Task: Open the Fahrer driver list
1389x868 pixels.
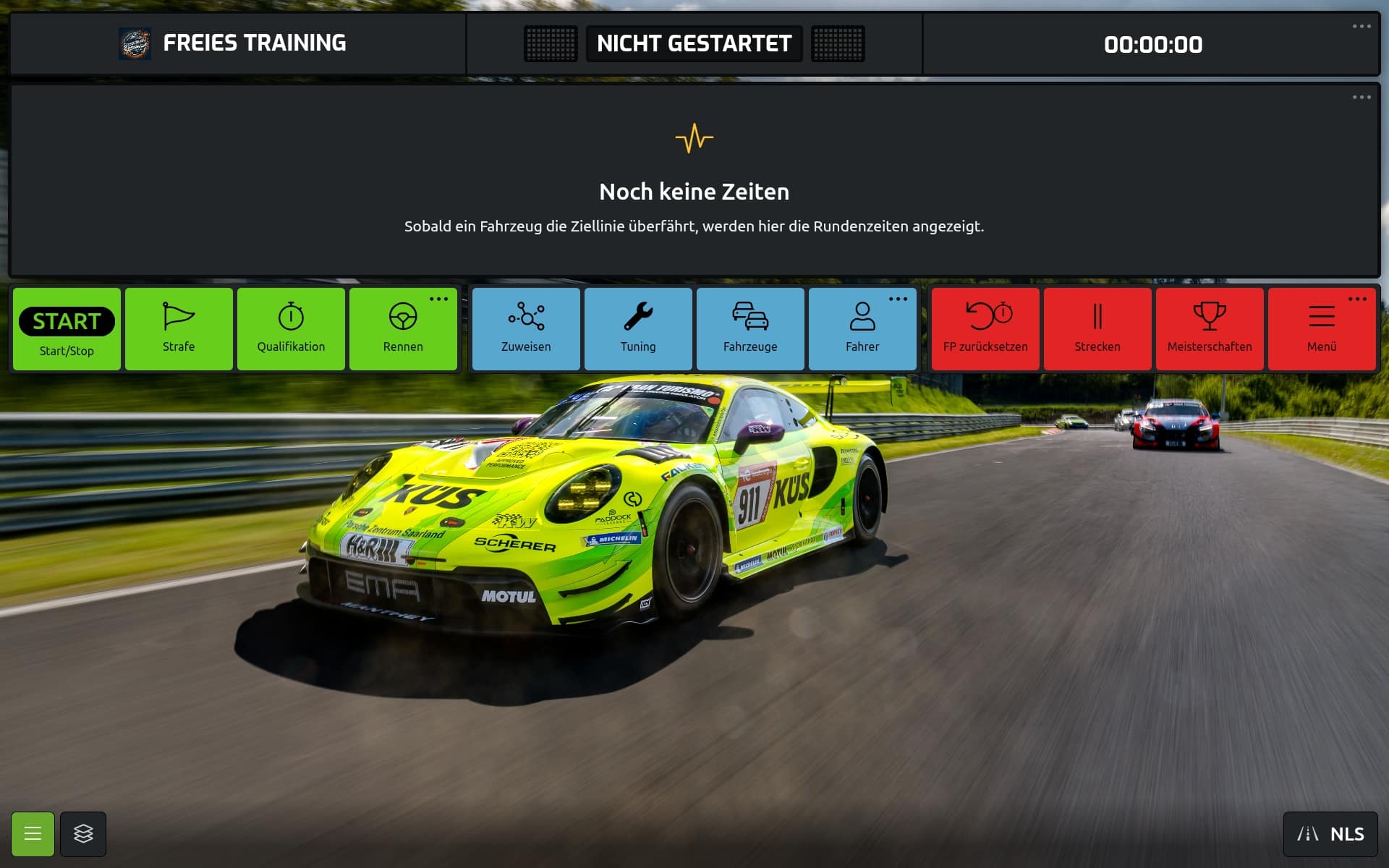Action: tap(862, 329)
